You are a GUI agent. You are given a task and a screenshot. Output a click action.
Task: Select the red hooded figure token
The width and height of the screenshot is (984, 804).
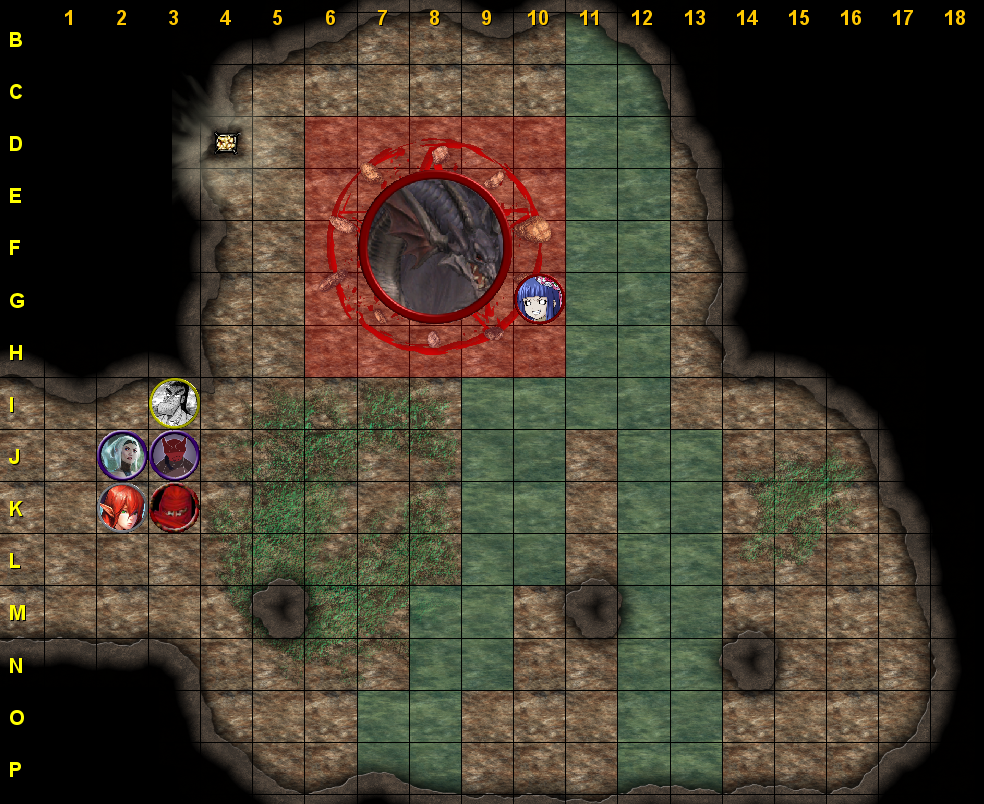point(175,507)
